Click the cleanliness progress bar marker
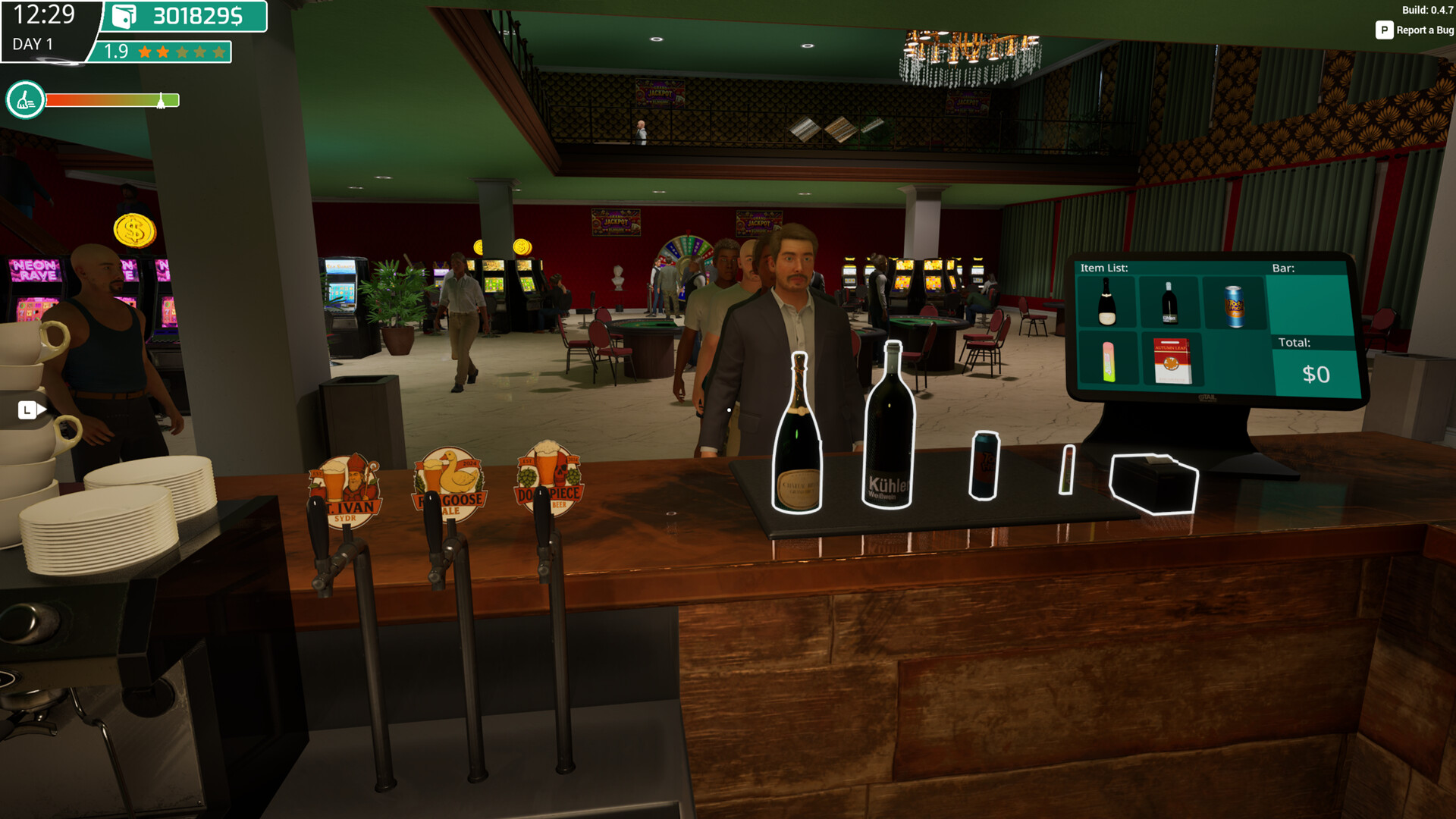 pos(162,99)
